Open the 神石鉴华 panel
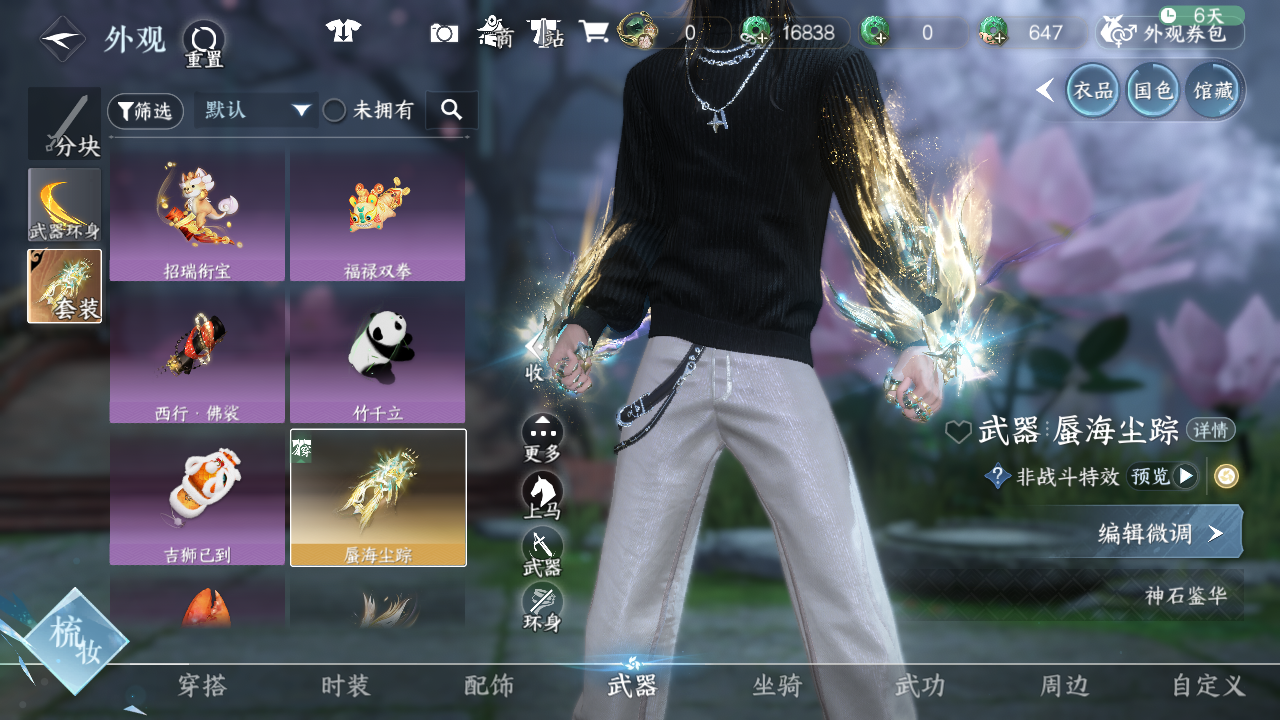 tap(1186, 596)
